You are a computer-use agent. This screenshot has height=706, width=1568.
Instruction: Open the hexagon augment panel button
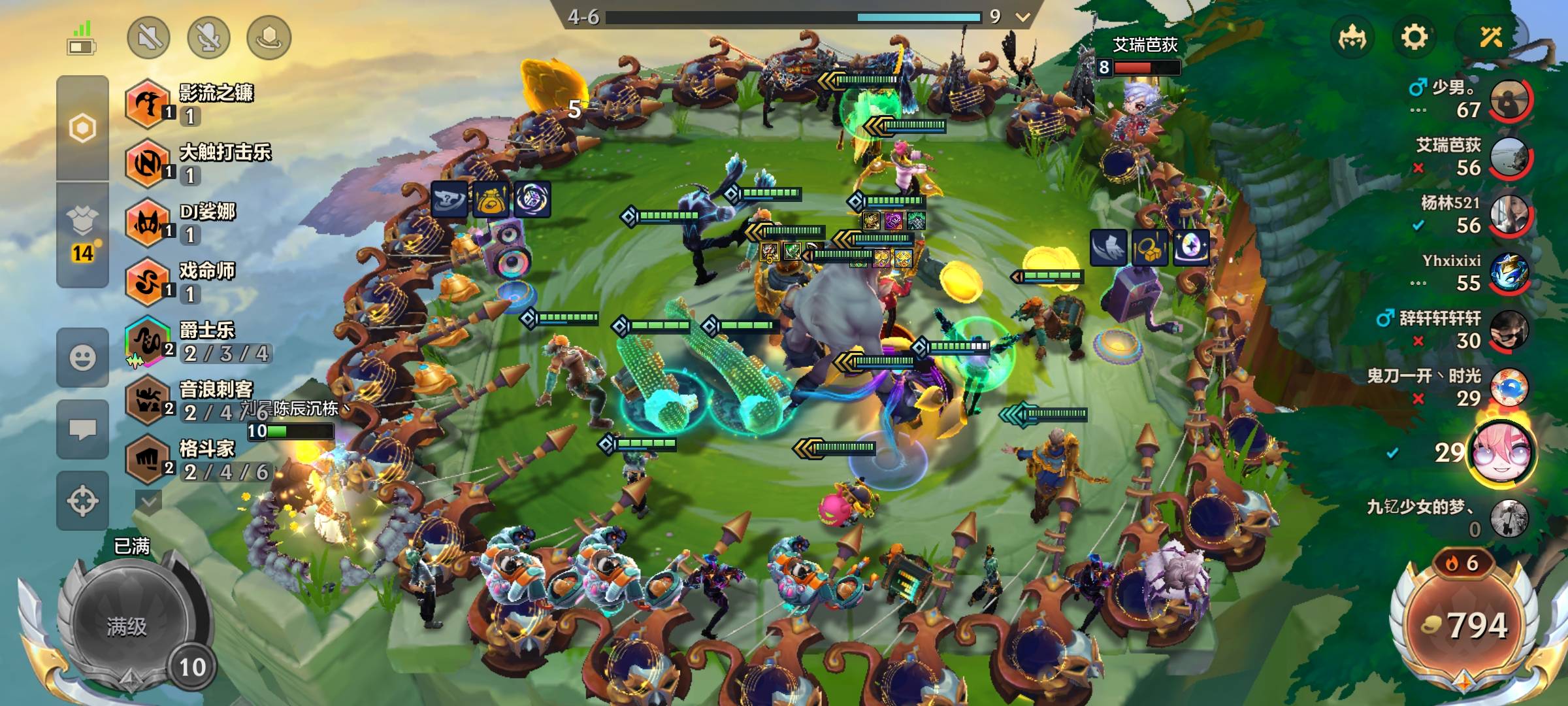[x=82, y=128]
